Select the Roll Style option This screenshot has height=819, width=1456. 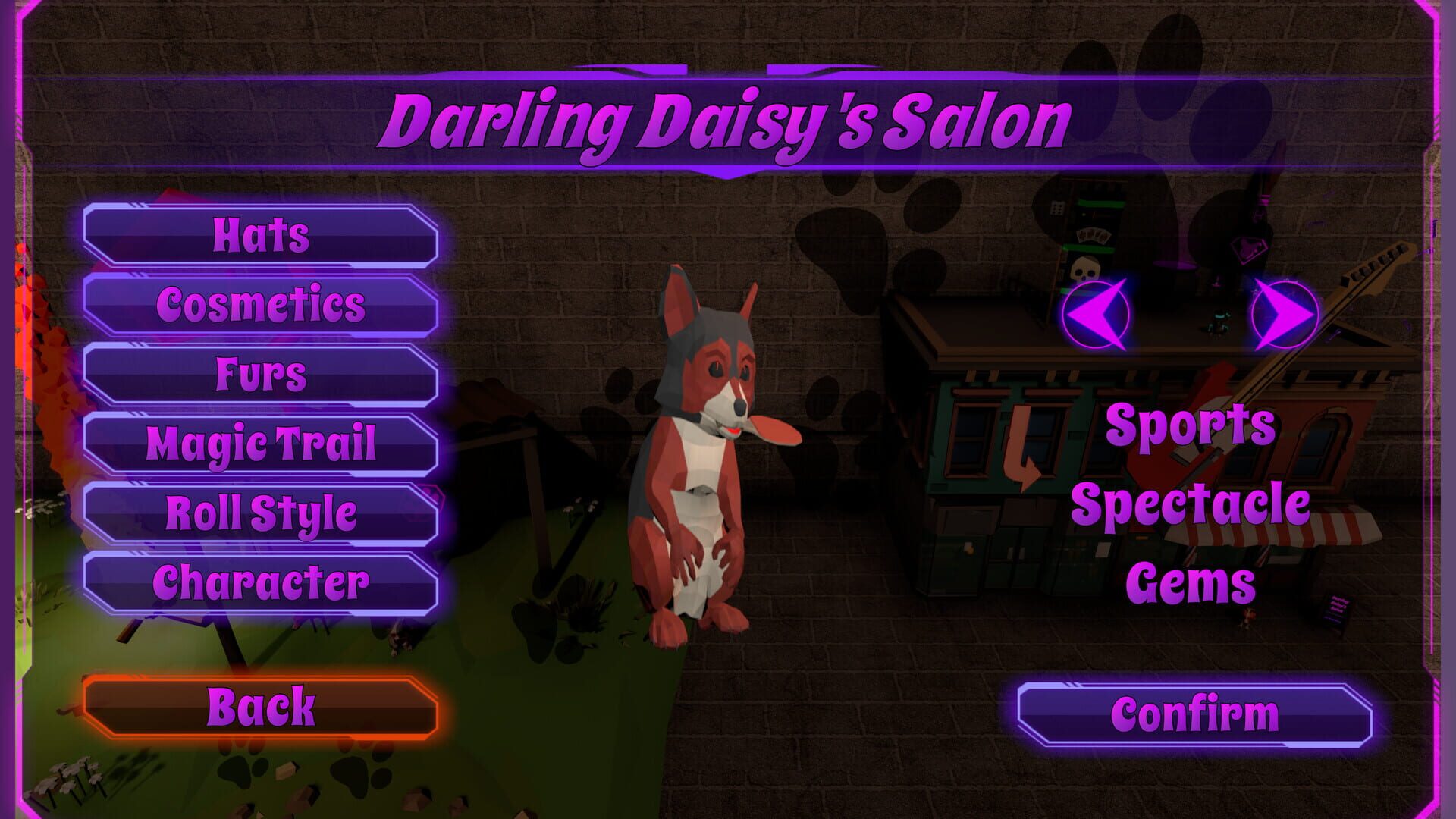[262, 512]
